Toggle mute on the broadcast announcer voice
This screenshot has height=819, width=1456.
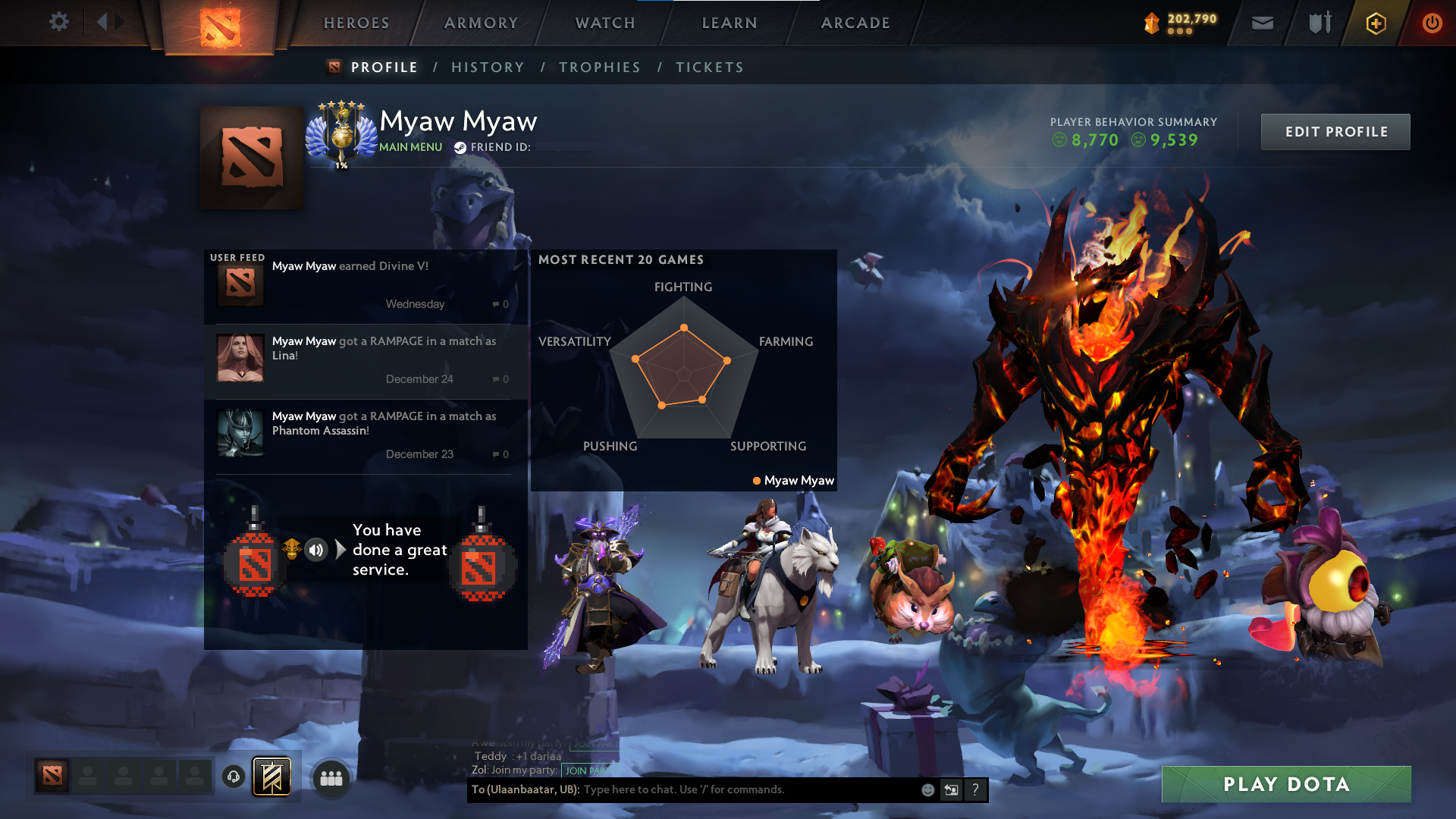(316, 550)
